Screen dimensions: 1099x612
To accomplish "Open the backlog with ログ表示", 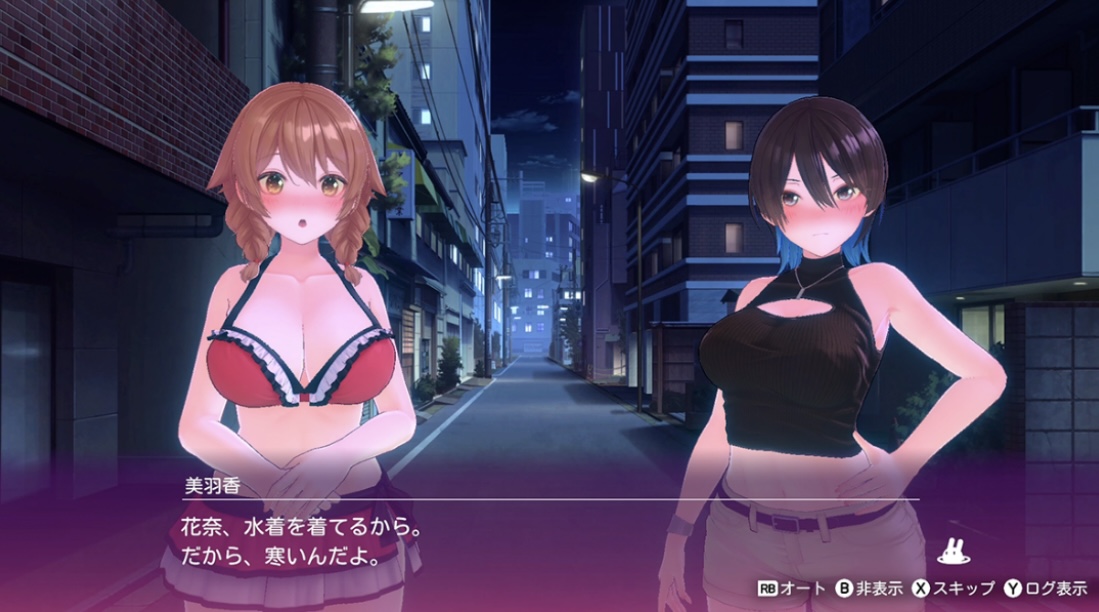I will (1047, 588).
